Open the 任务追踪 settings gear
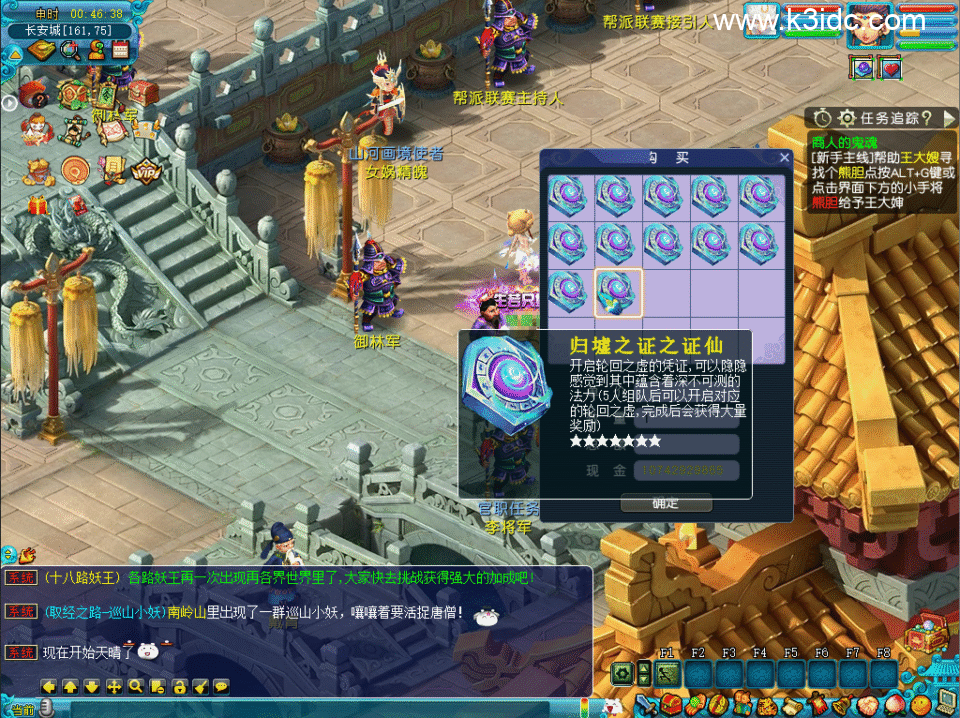This screenshot has width=960, height=718. 847,118
